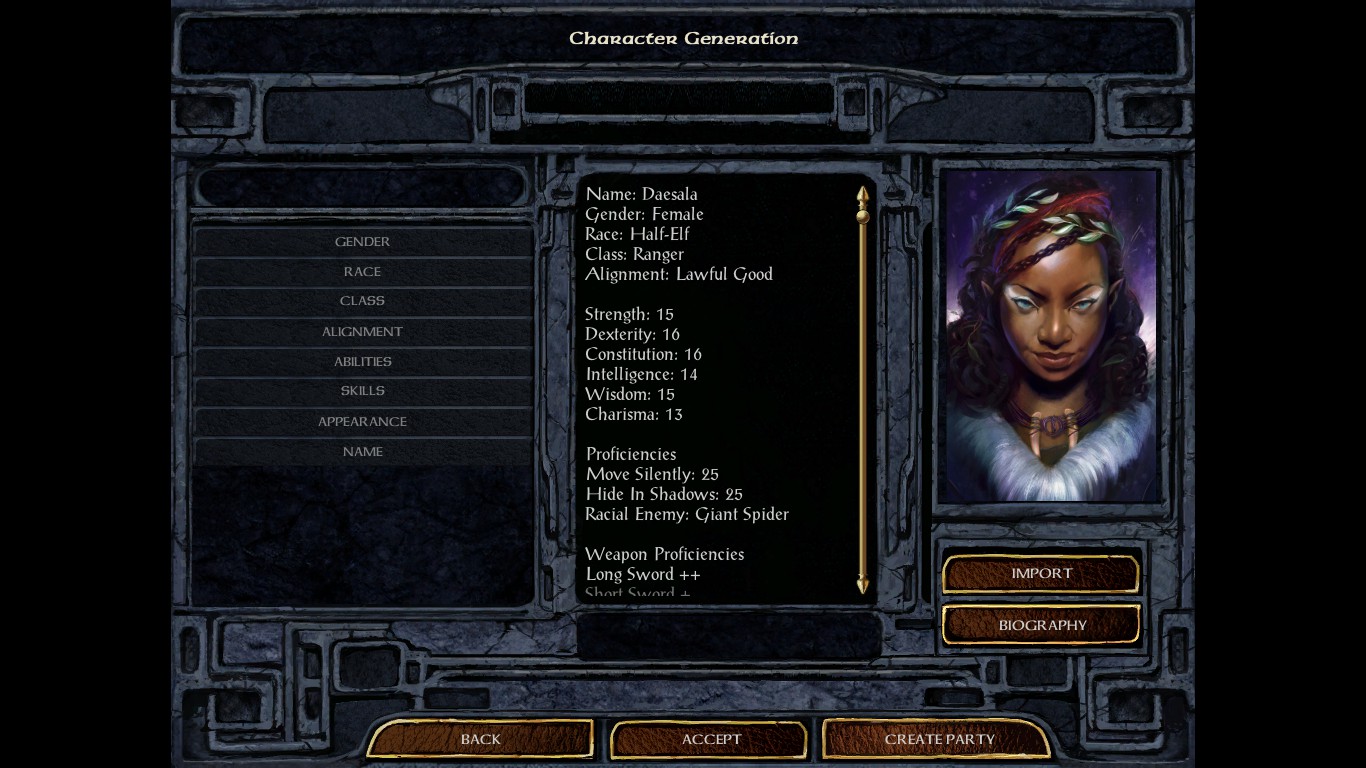Select the Appearance entry
Image resolution: width=1366 pixels, height=768 pixels.
362,422
